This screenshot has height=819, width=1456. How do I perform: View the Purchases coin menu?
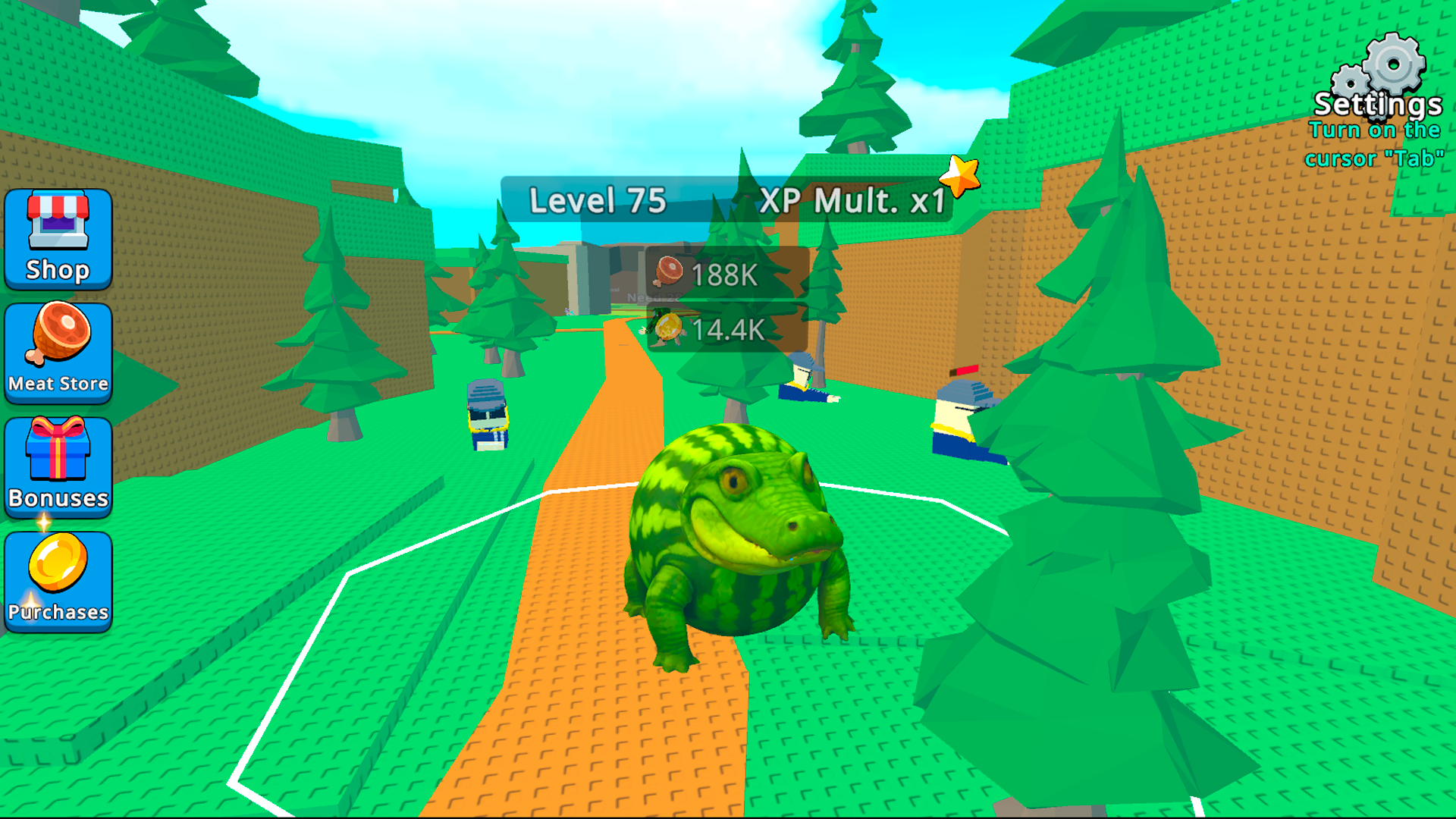pos(58,580)
